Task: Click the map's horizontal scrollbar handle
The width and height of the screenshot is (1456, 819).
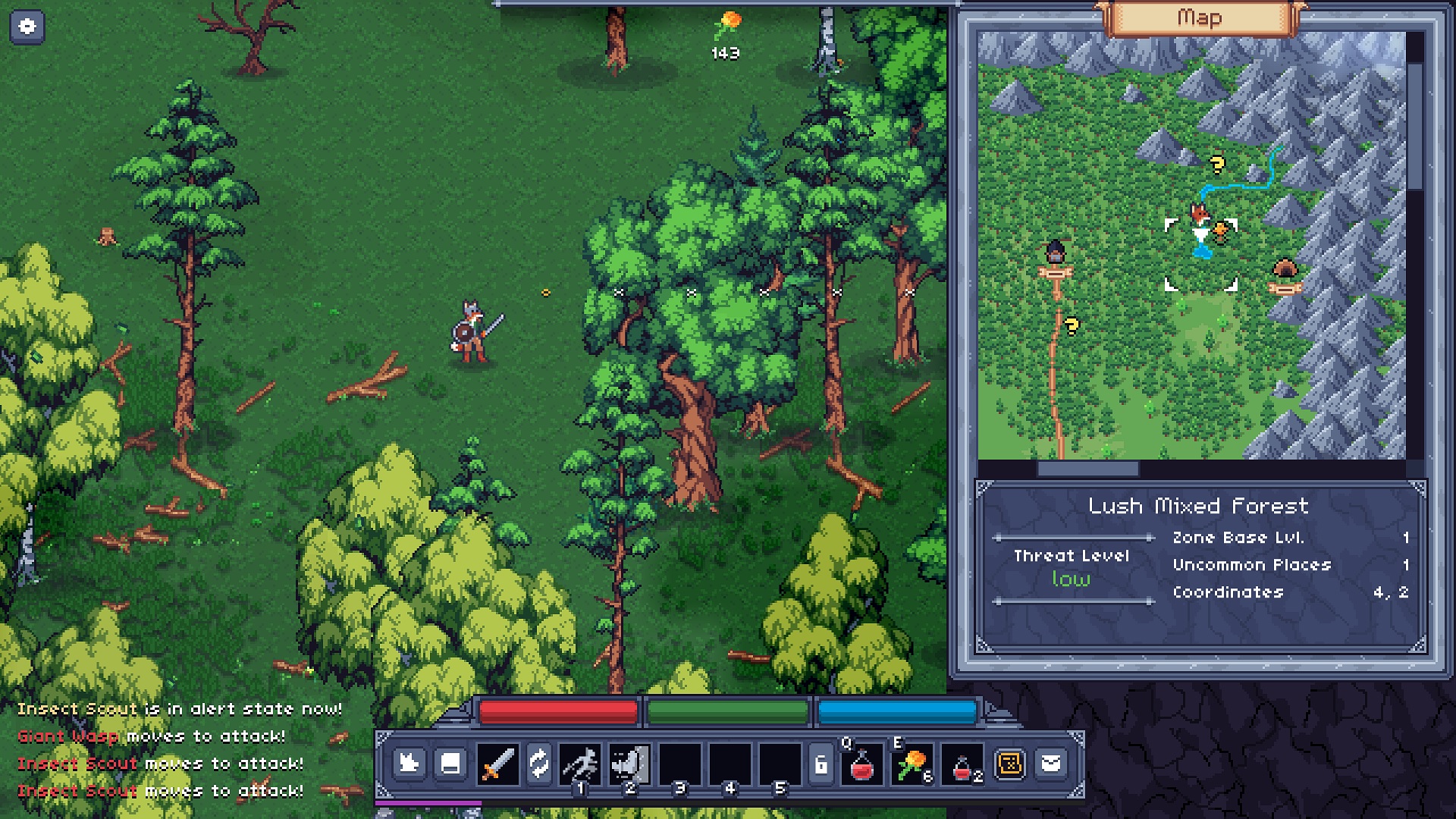Action: pyautogui.click(x=1087, y=469)
